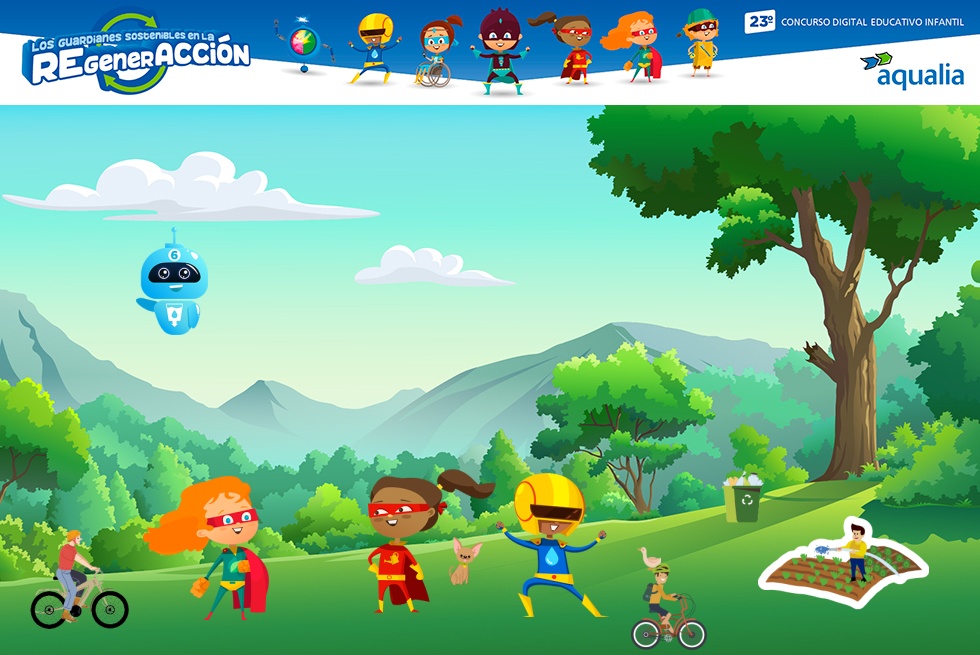Open the aqualia logo link
The width and height of the screenshot is (980, 655).
pyautogui.click(x=911, y=70)
